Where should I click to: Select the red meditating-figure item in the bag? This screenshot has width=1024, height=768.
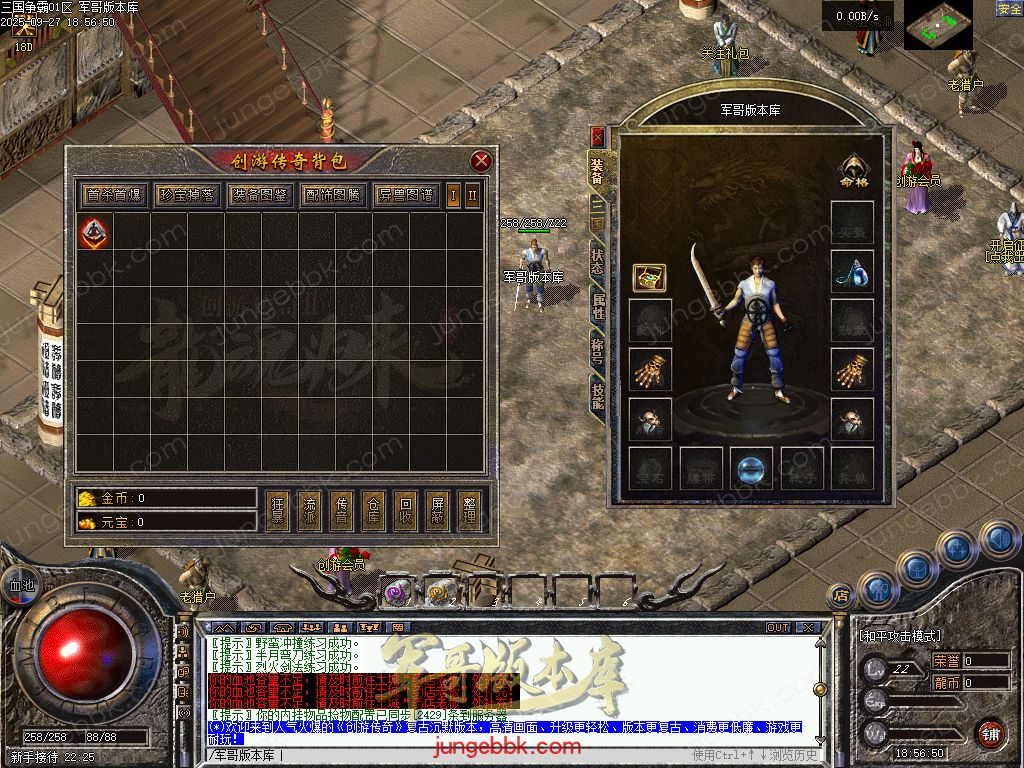(93, 233)
